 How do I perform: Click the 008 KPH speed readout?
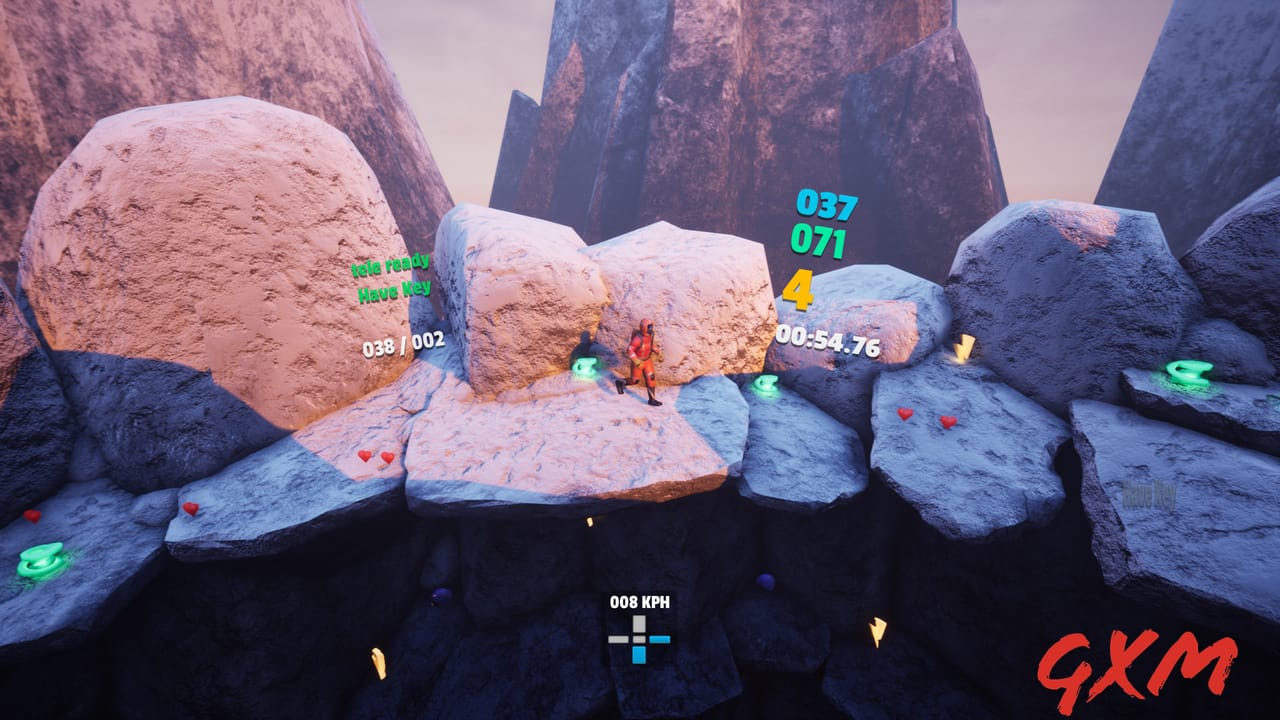coord(639,601)
